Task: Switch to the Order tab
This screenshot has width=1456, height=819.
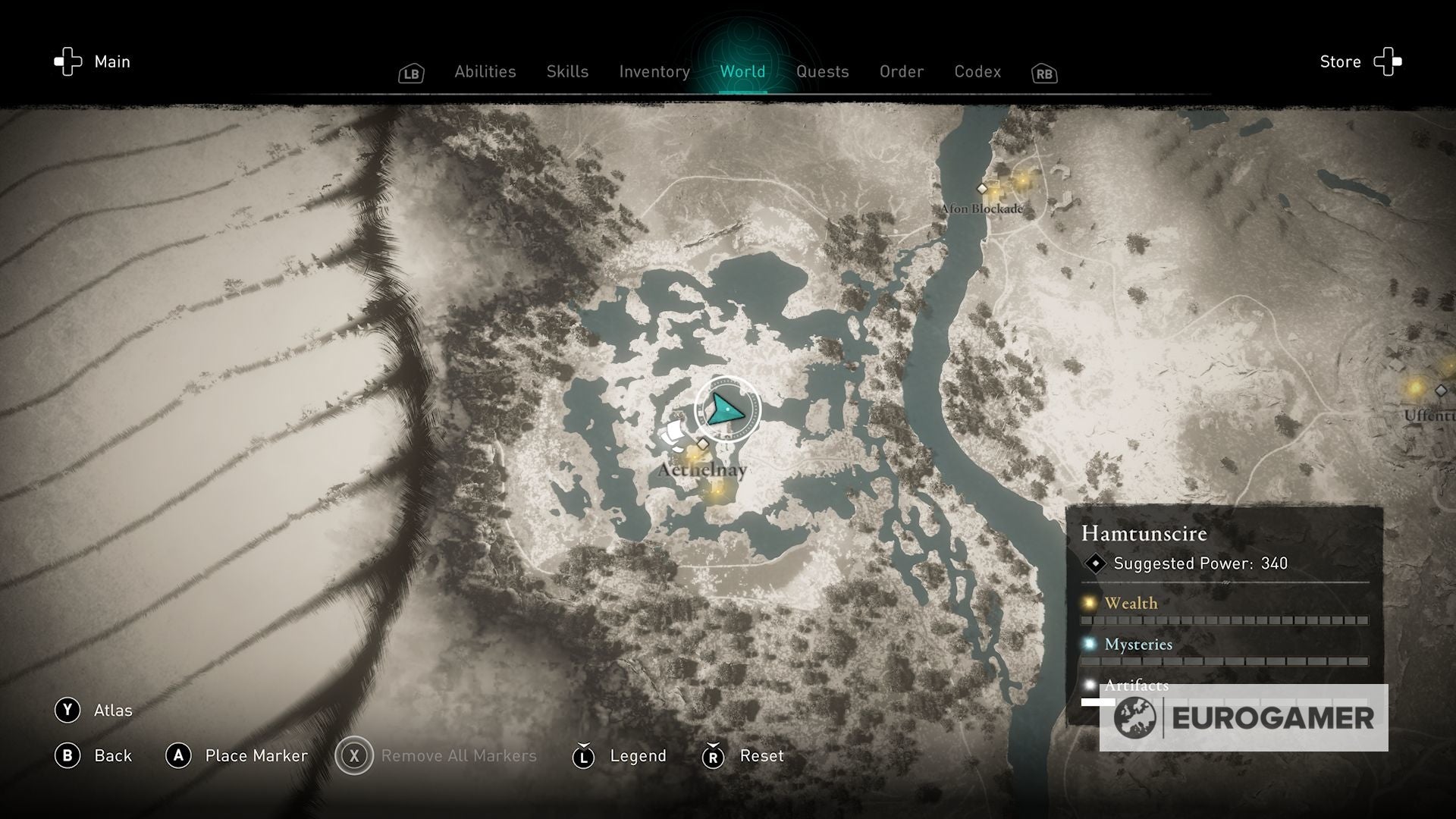Action: pos(901,71)
